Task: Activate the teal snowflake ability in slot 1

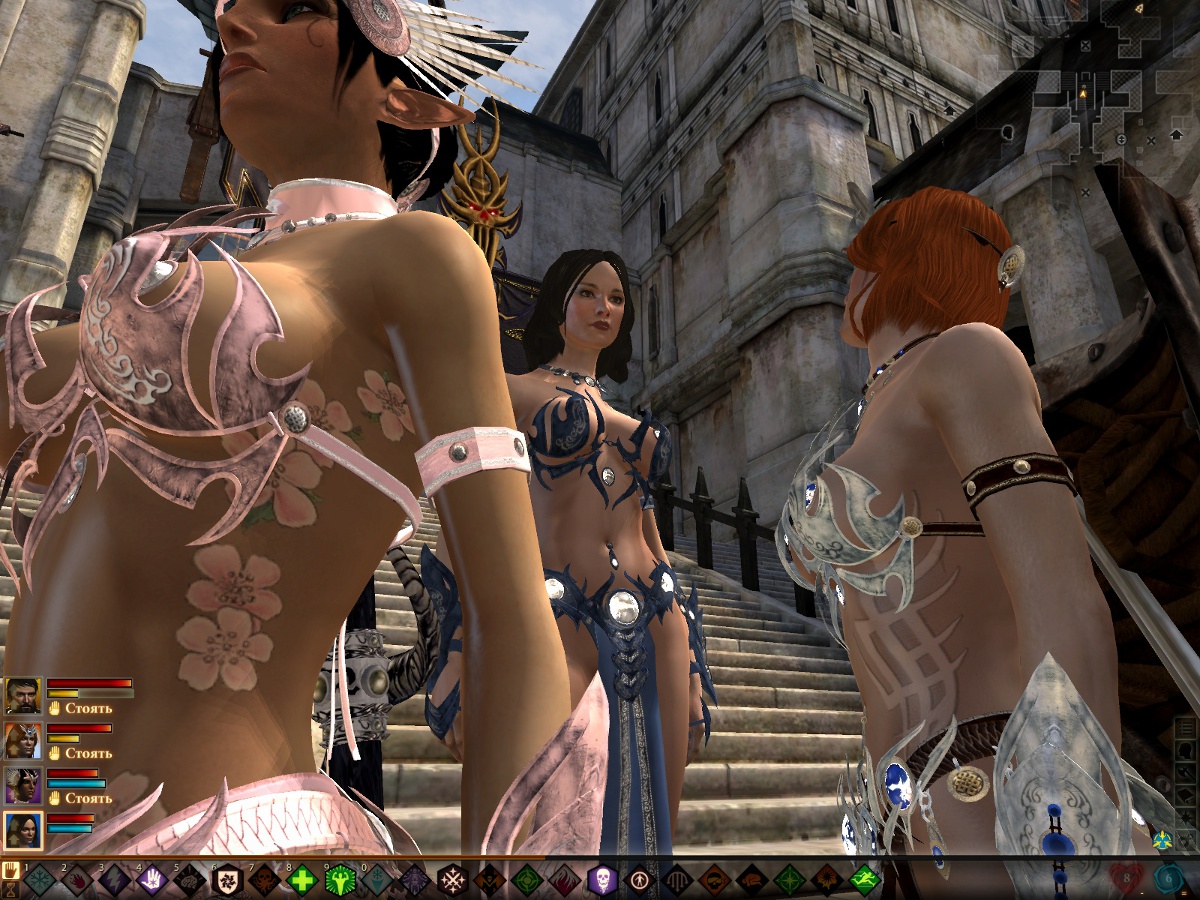Action: pyautogui.click(x=40, y=880)
